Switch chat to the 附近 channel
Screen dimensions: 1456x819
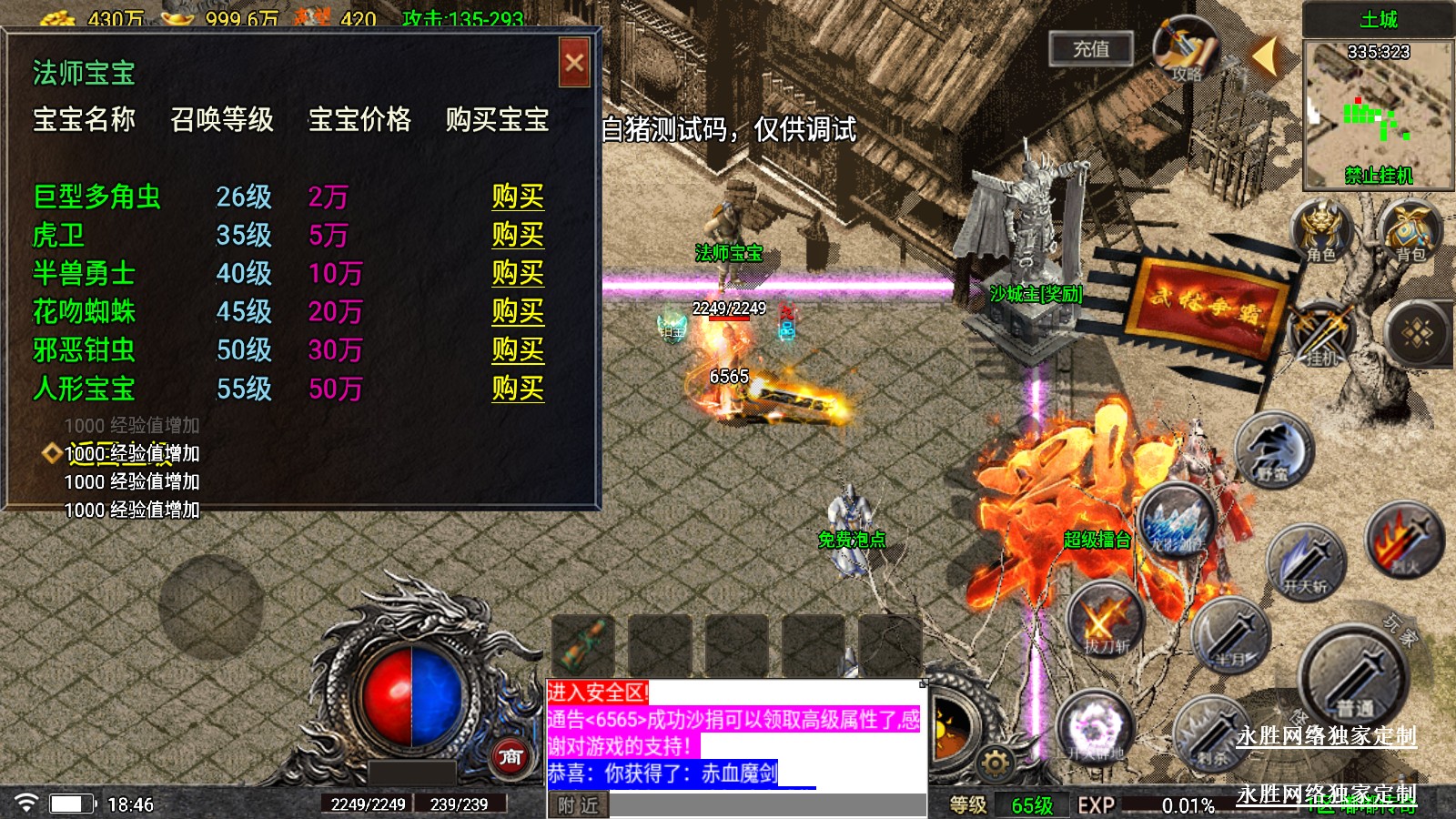click(578, 805)
